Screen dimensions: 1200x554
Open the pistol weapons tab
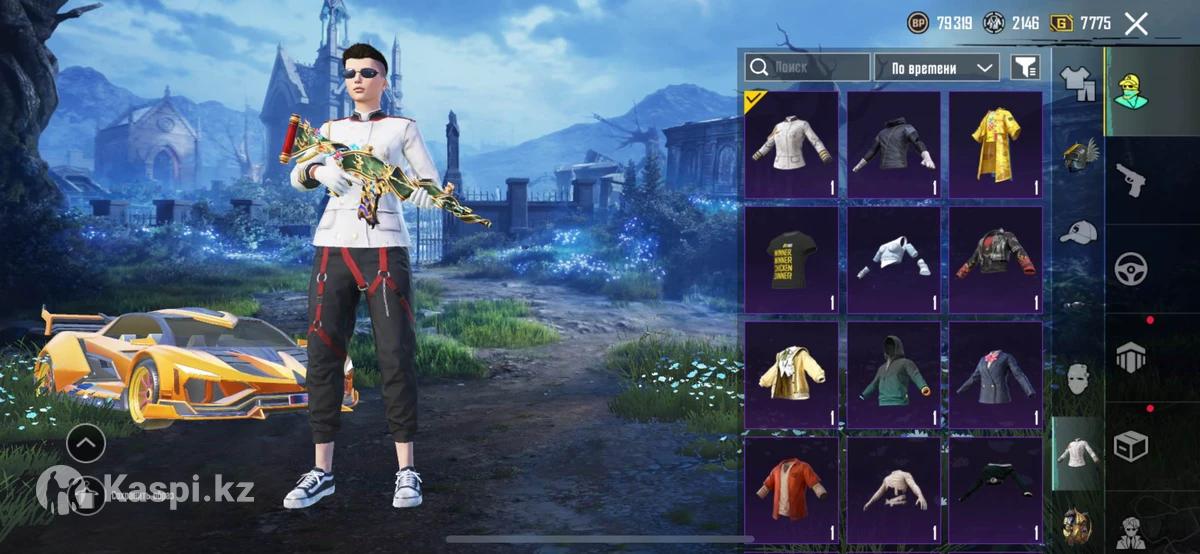pyautogui.click(x=1132, y=180)
